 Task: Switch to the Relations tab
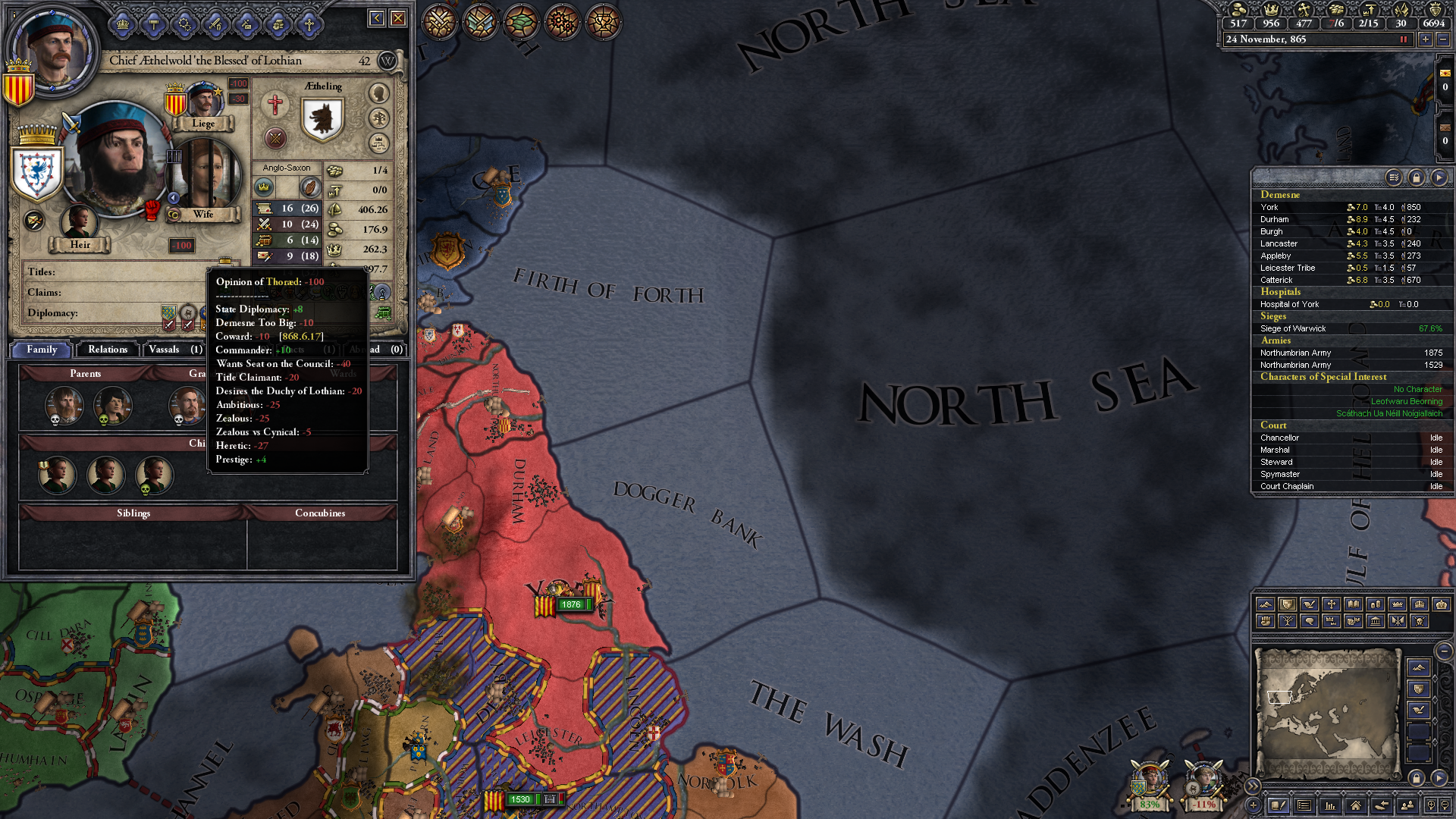coord(107,349)
